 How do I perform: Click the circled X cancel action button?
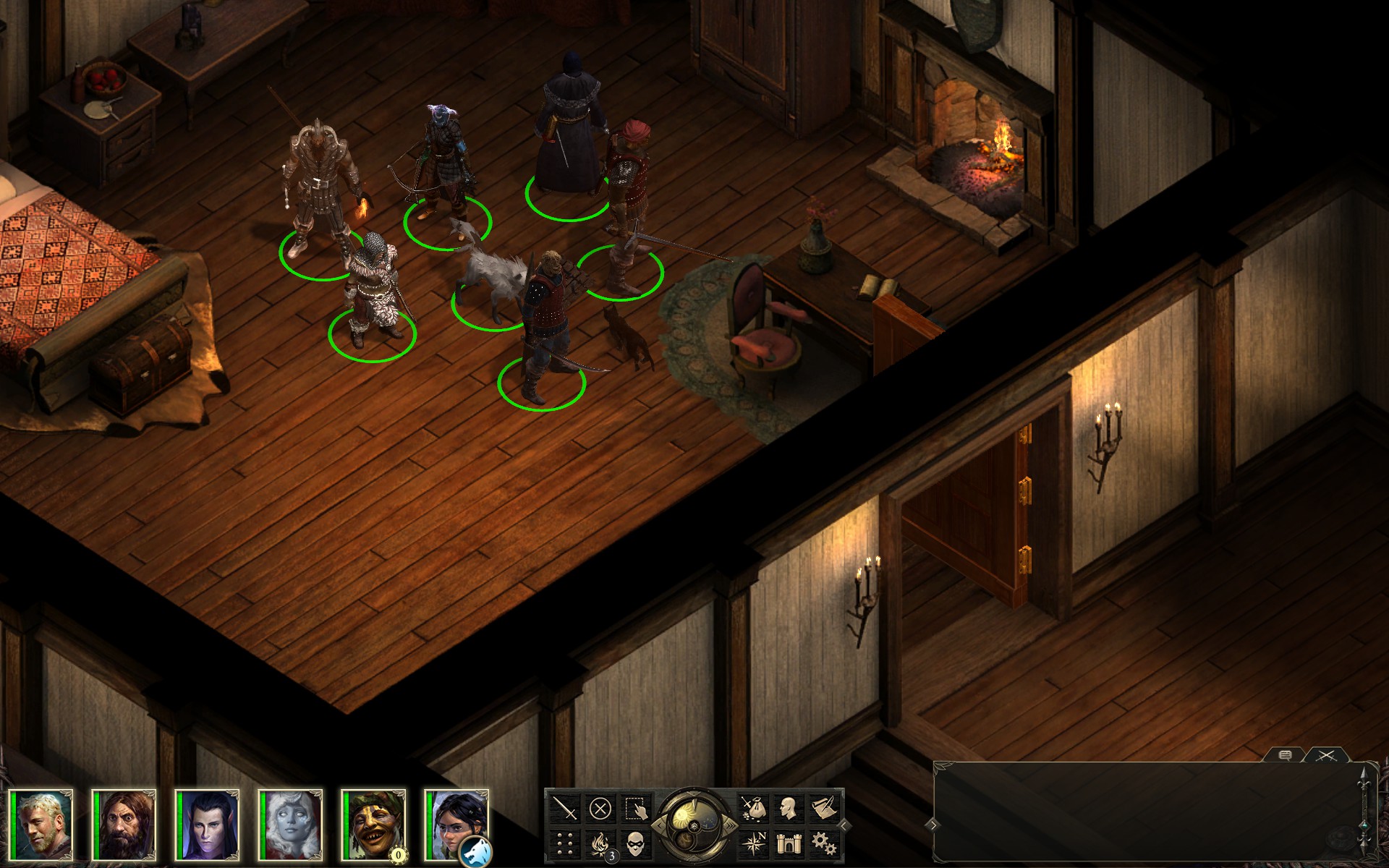[x=600, y=807]
